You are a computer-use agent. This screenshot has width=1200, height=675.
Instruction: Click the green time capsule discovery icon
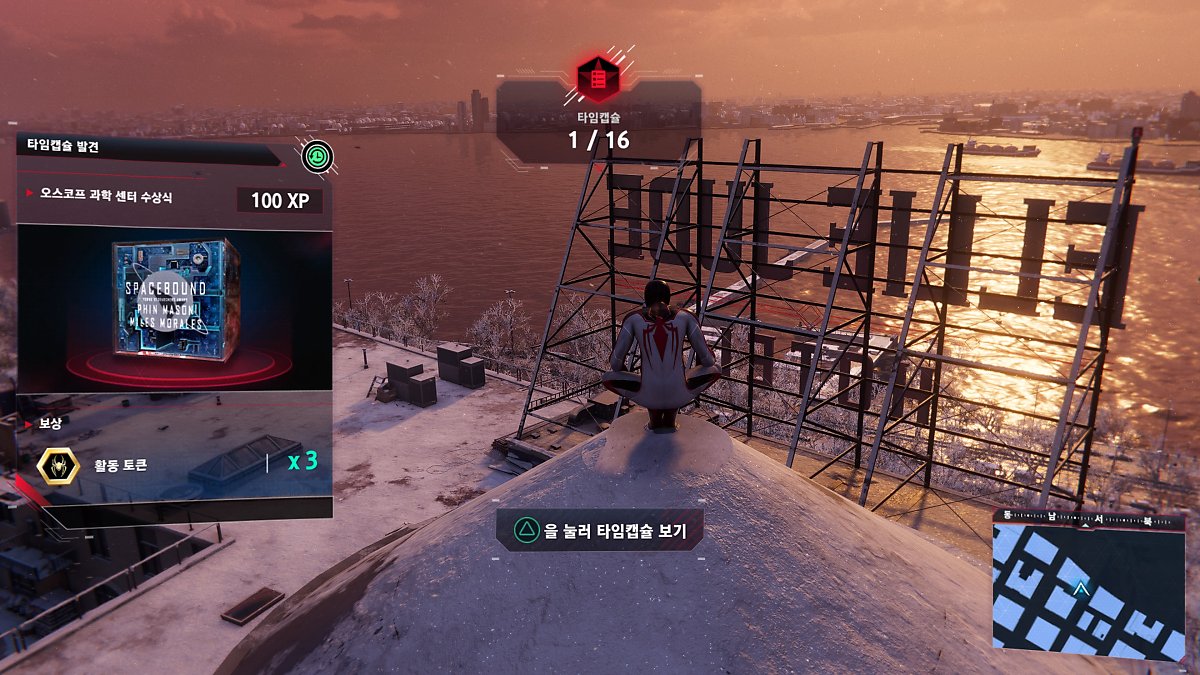[316, 156]
